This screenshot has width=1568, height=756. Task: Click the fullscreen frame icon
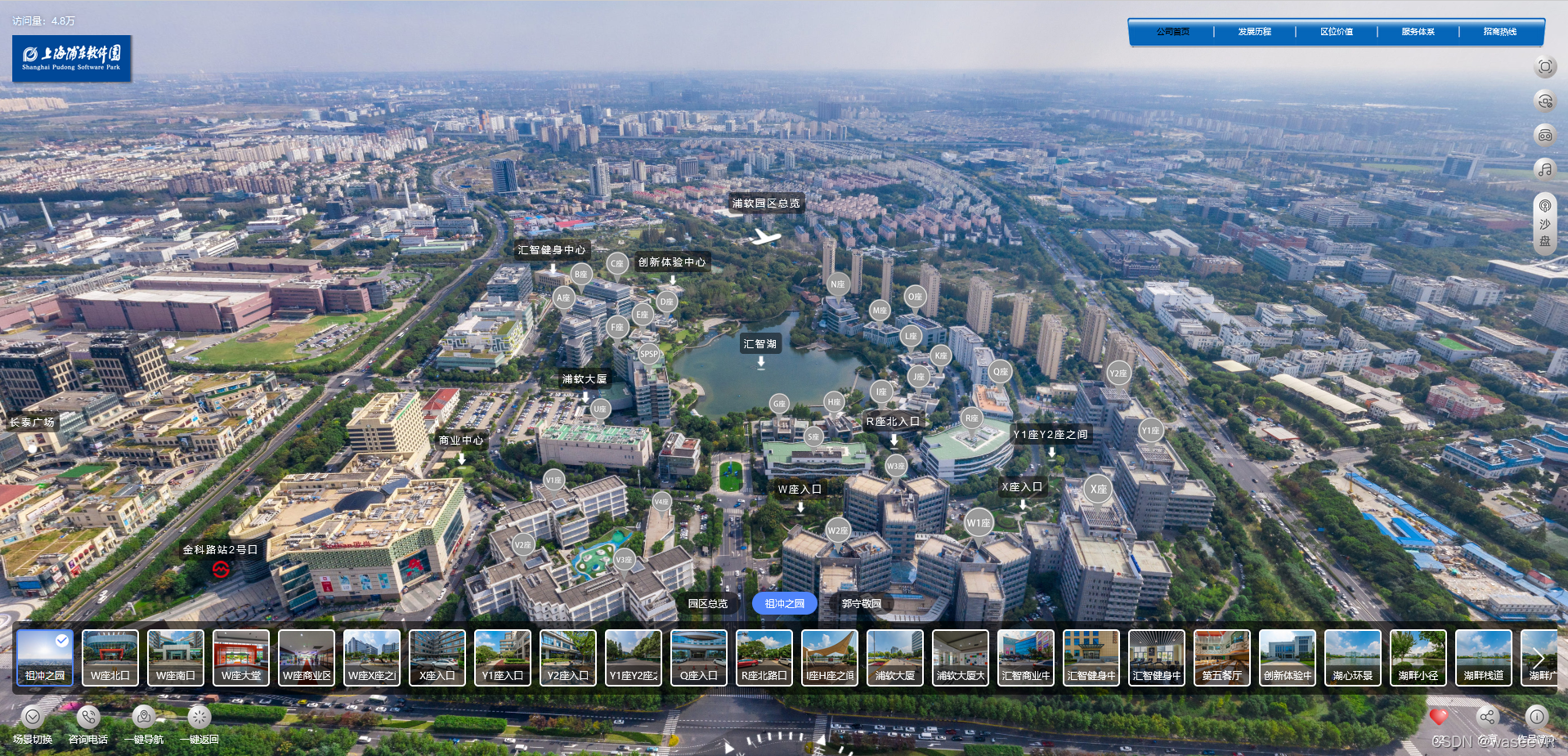(x=1544, y=67)
